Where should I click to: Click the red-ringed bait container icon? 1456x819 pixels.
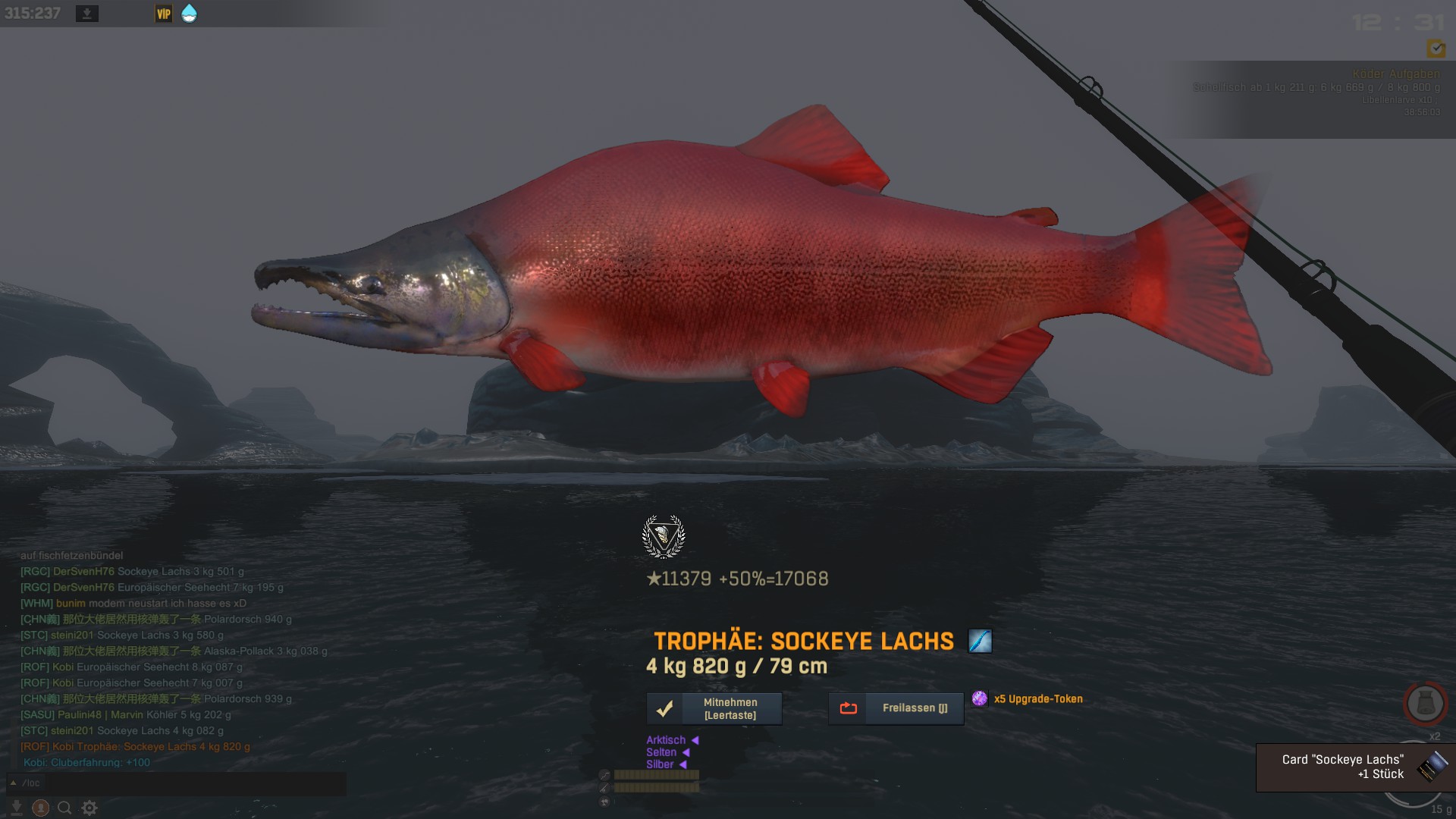[1425, 704]
